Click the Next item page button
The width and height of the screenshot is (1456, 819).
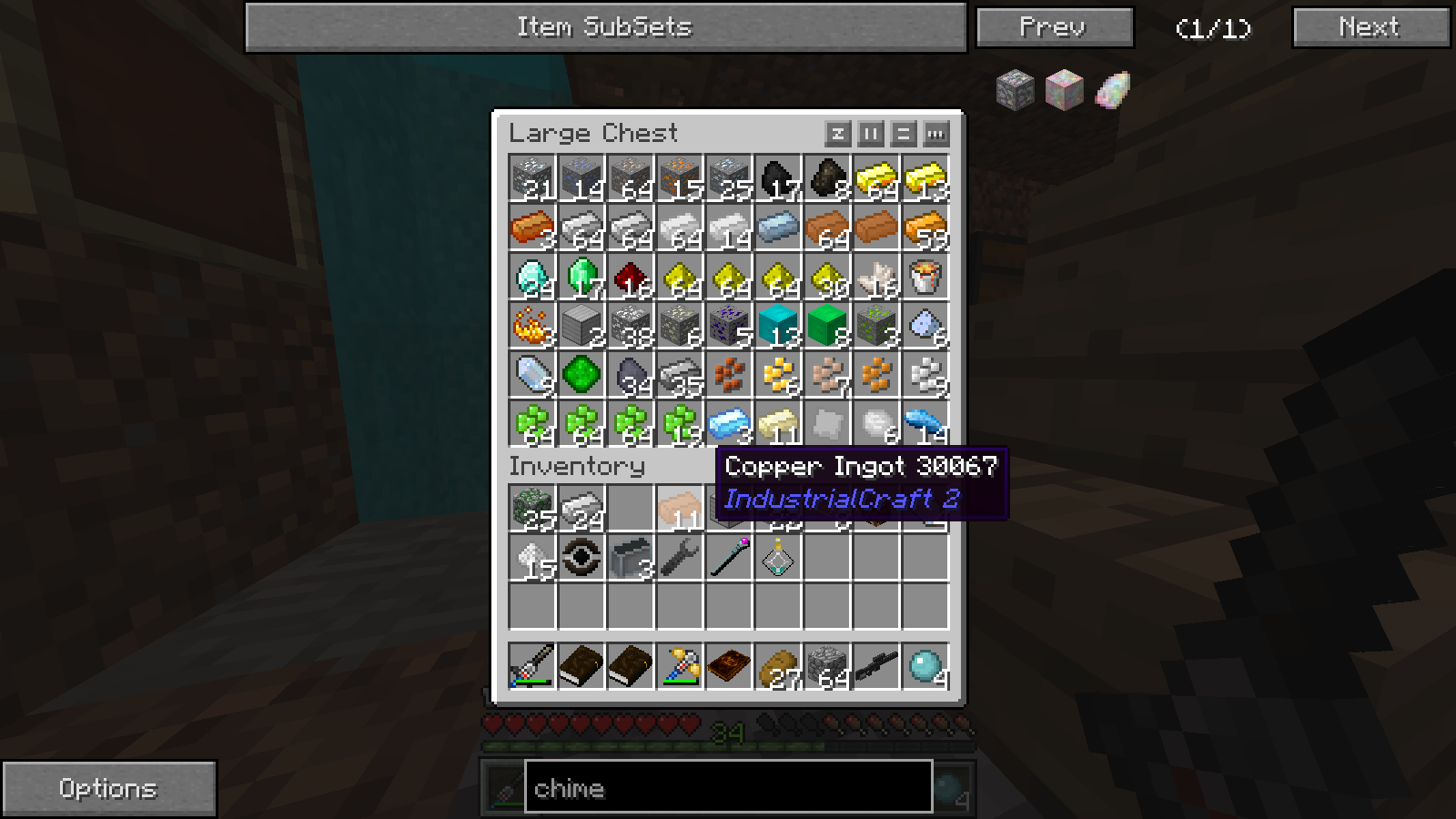(1370, 27)
